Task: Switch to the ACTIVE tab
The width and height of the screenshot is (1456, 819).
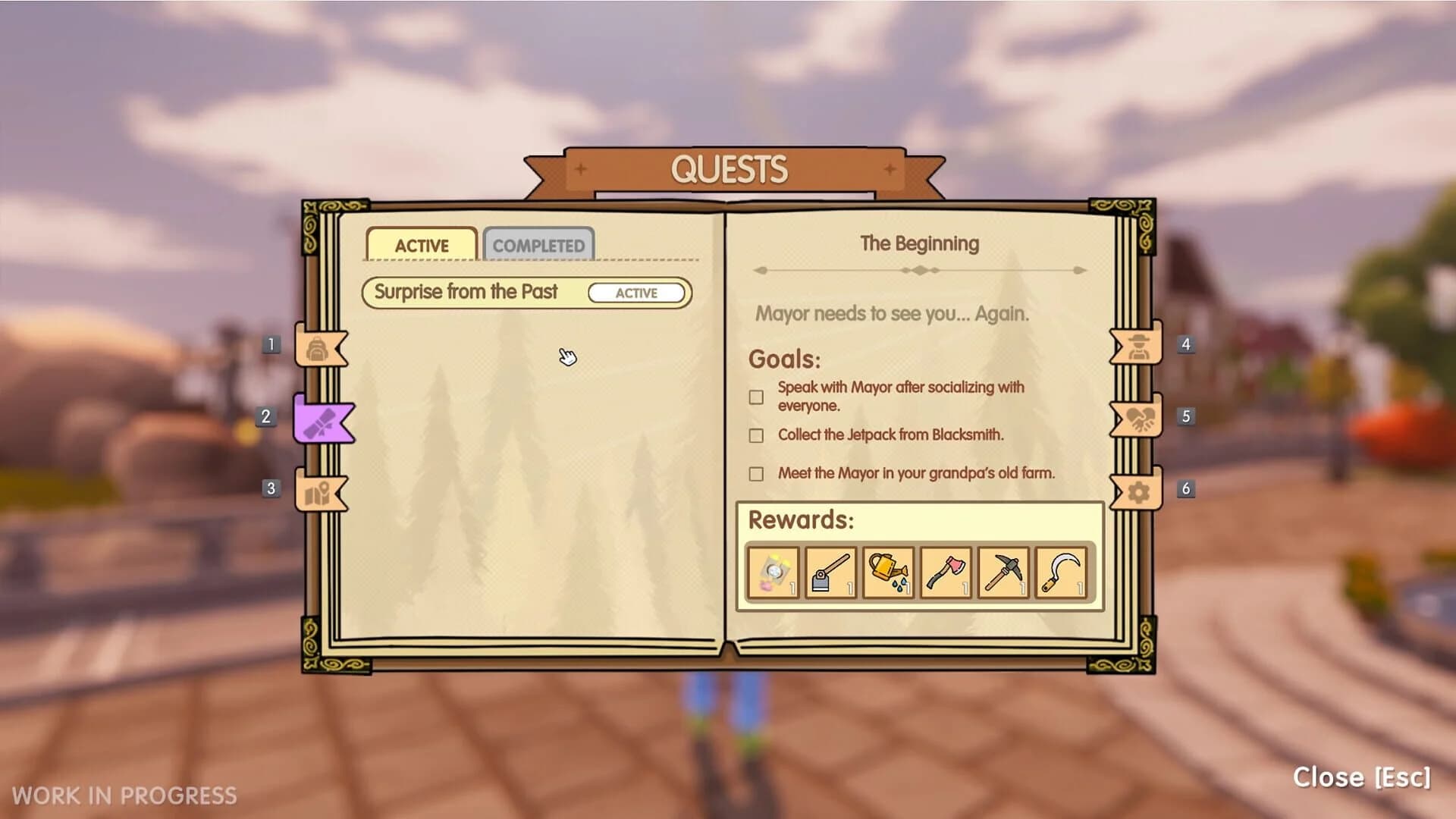Action: 420,244
